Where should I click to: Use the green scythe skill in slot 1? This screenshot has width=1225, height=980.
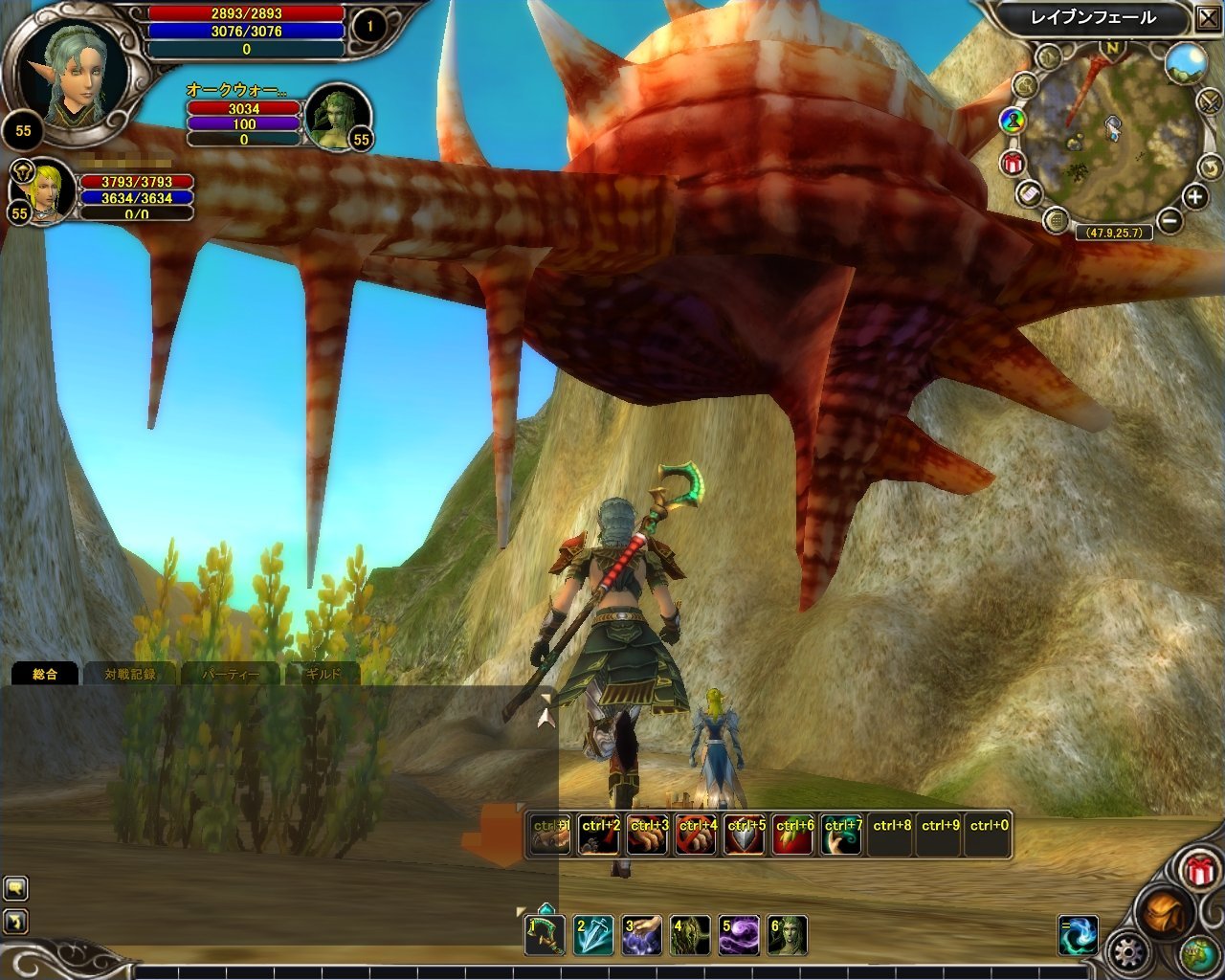click(x=545, y=935)
